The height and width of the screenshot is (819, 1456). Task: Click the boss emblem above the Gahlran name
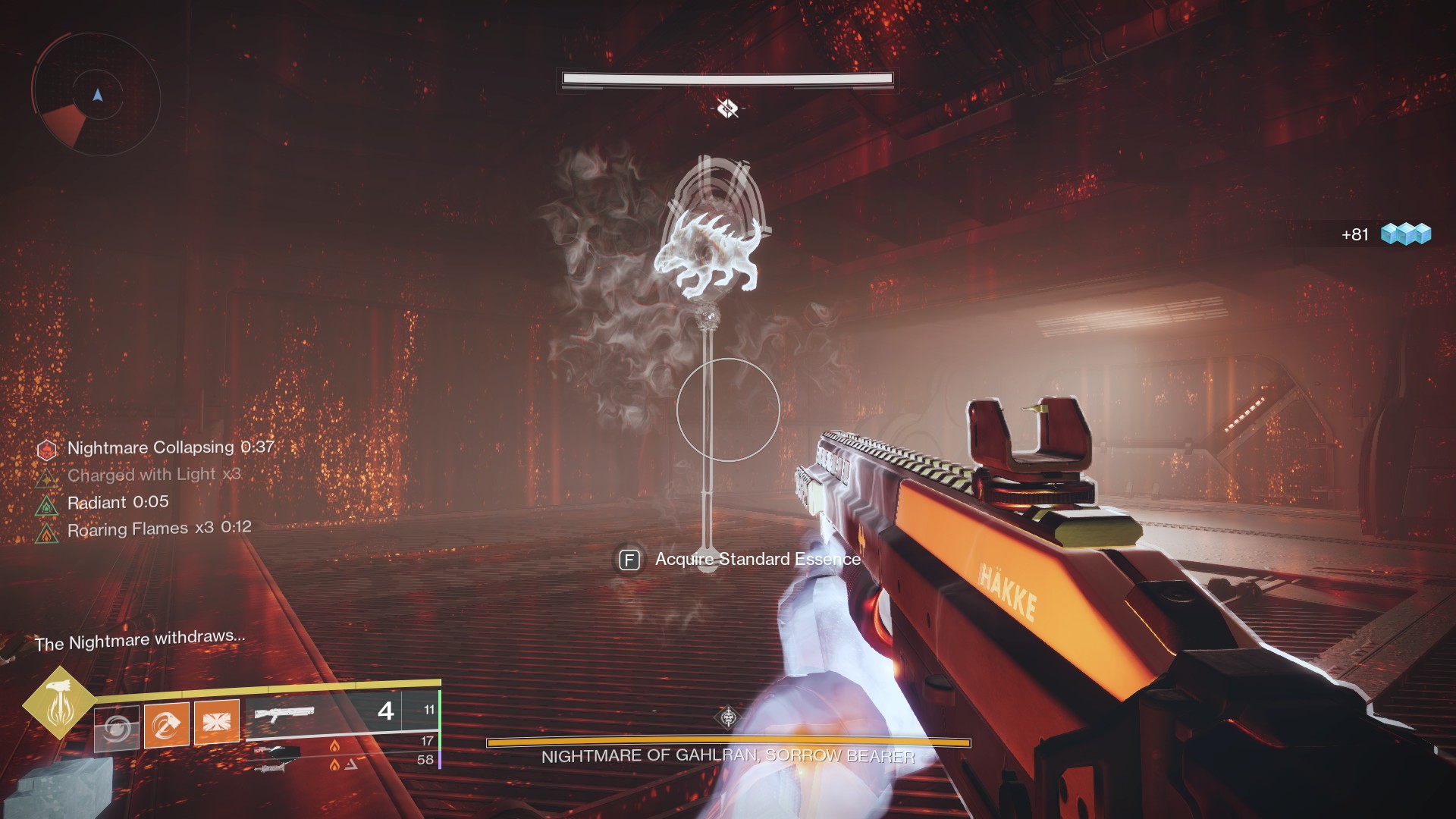[x=728, y=717]
